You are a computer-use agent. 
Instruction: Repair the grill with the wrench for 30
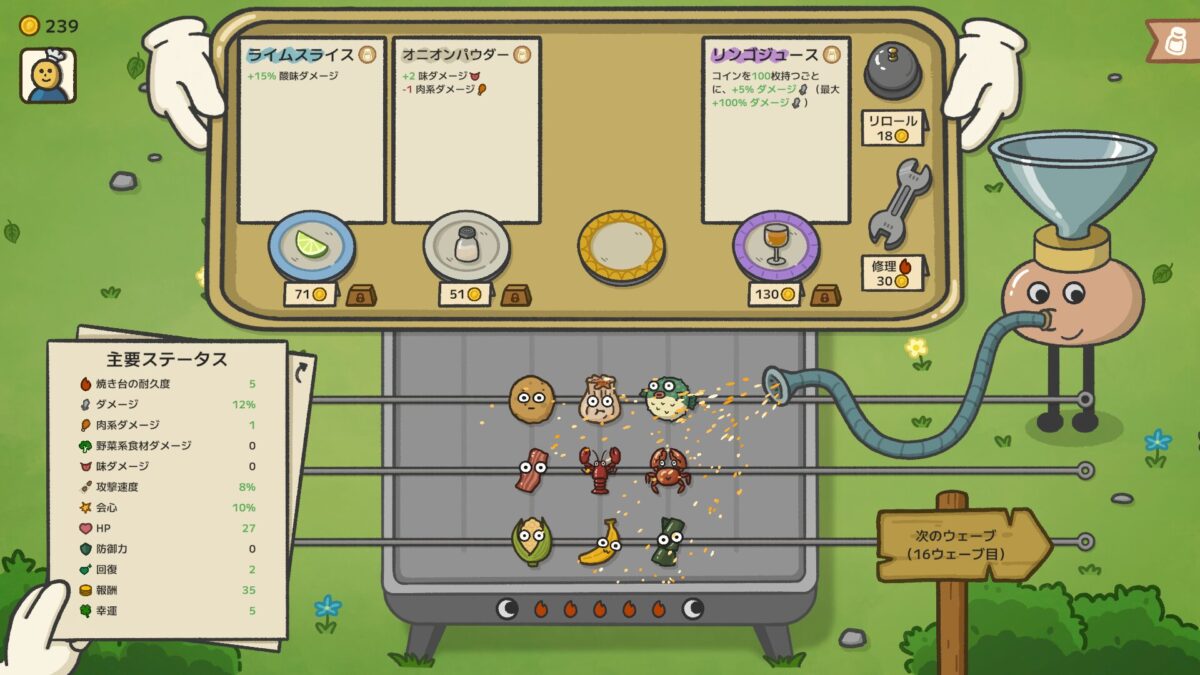coord(897,205)
